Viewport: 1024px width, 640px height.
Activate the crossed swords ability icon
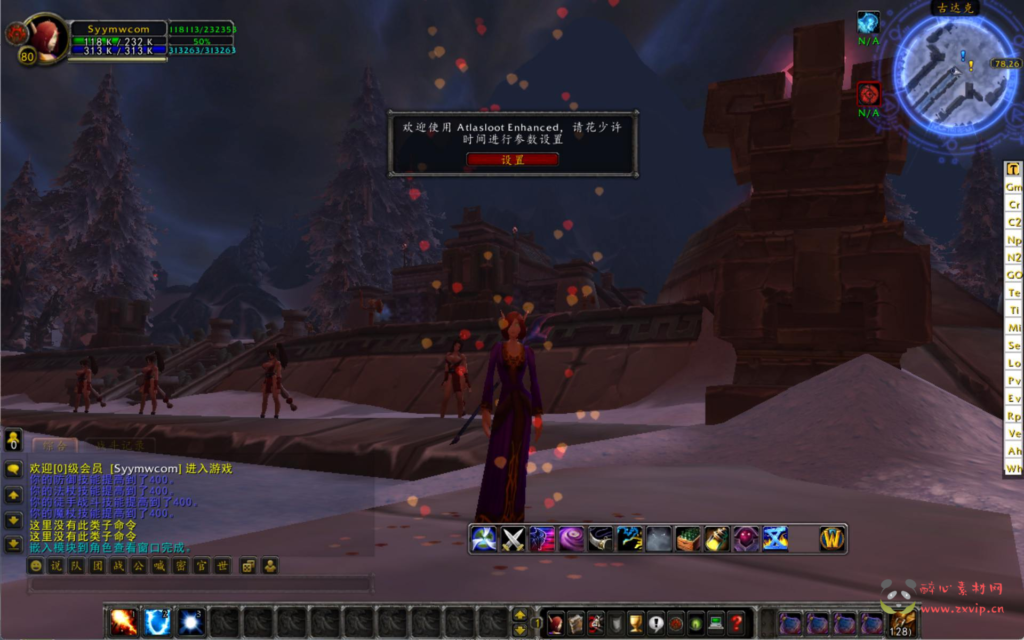tap(513, 539)
